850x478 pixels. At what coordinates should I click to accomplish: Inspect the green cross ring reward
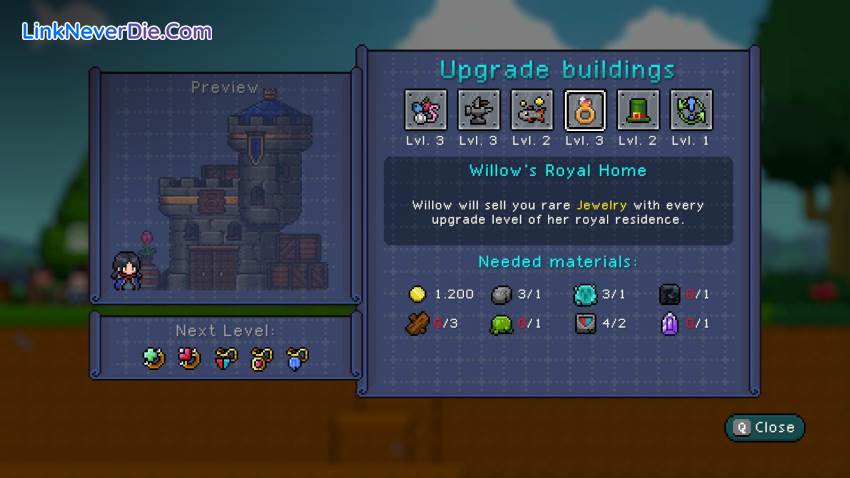click(x=154, y=358)
